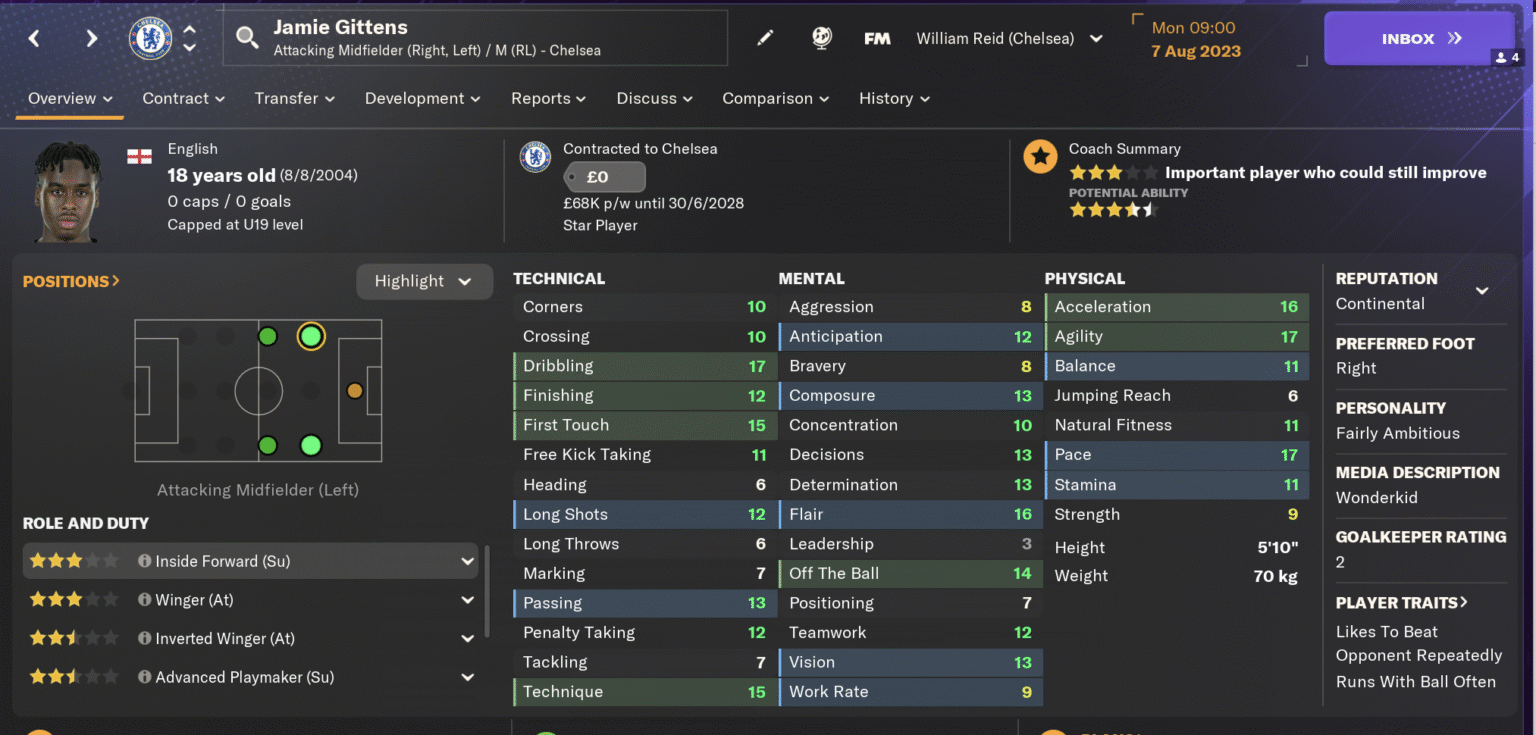Open the Highlight dropdown
The image size is (1536, 735).
[x=424, y=281]
